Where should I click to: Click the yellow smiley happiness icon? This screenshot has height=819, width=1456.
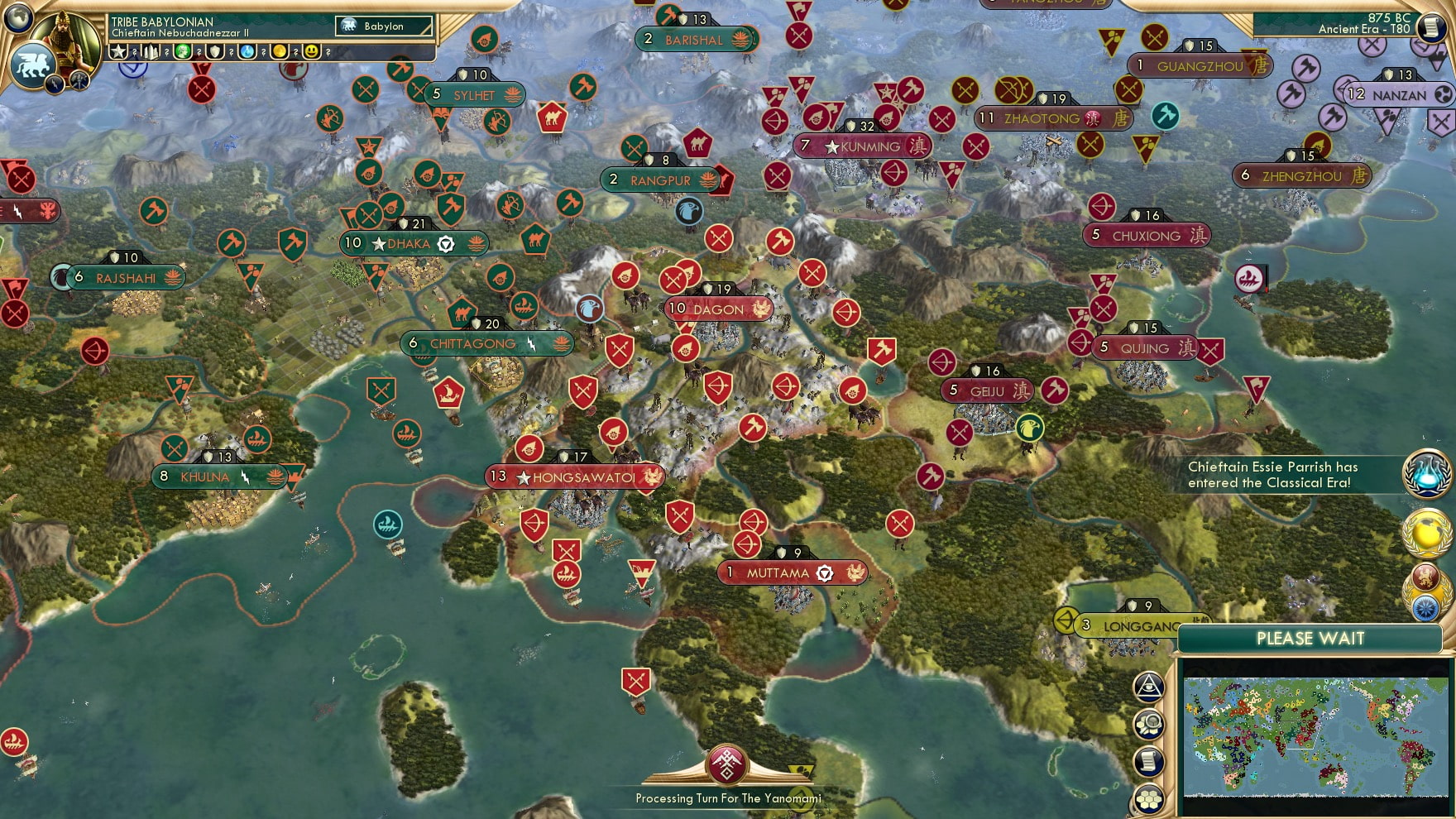tap(312, 52)
